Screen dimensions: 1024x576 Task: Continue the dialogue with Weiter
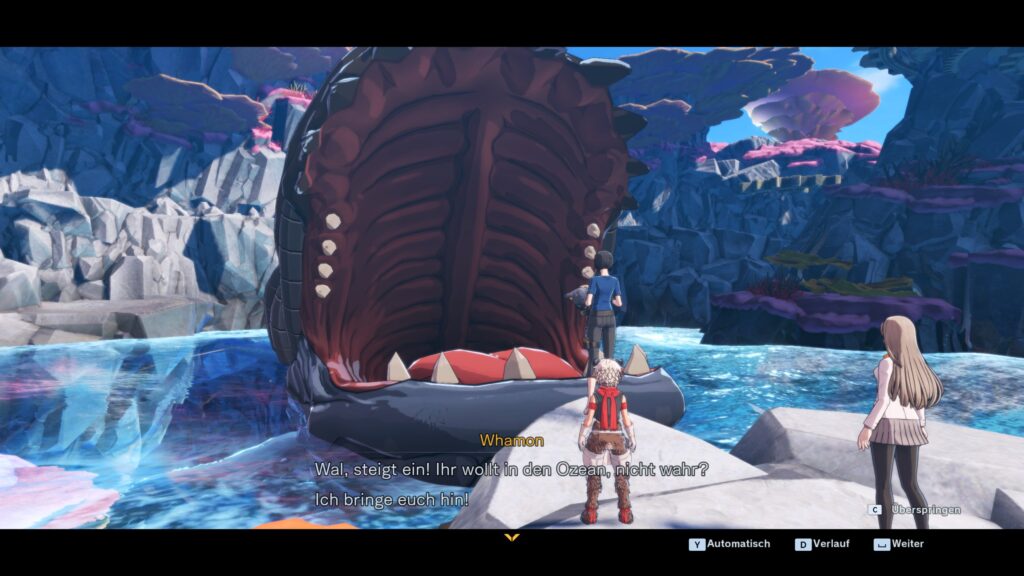click(899, 544)
